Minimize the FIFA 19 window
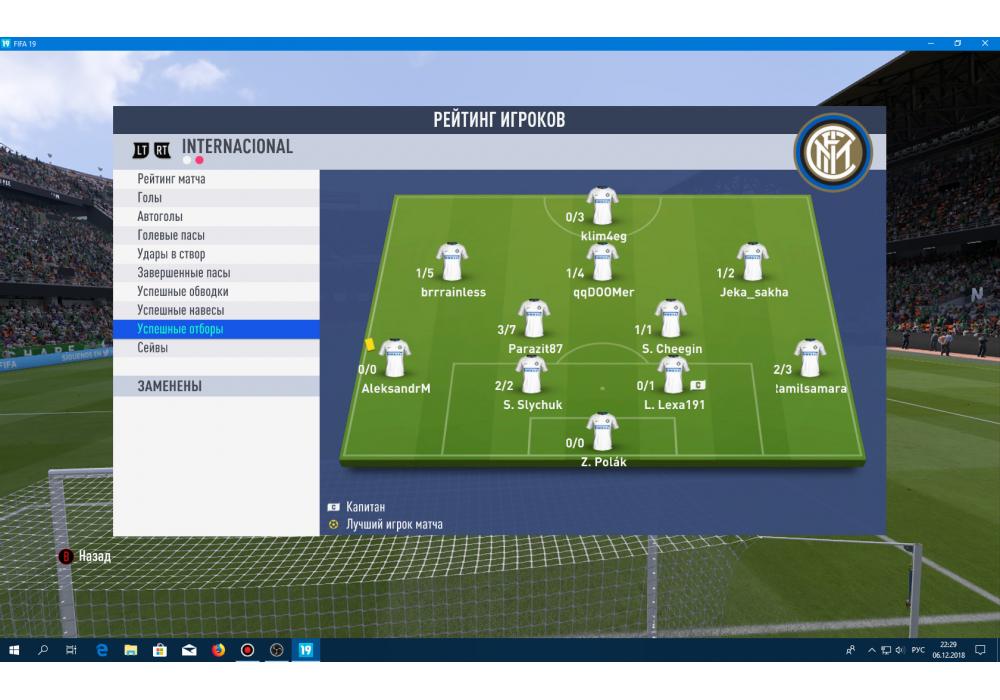The height and width of the screenshot is (700, 1000). (932, 44)
